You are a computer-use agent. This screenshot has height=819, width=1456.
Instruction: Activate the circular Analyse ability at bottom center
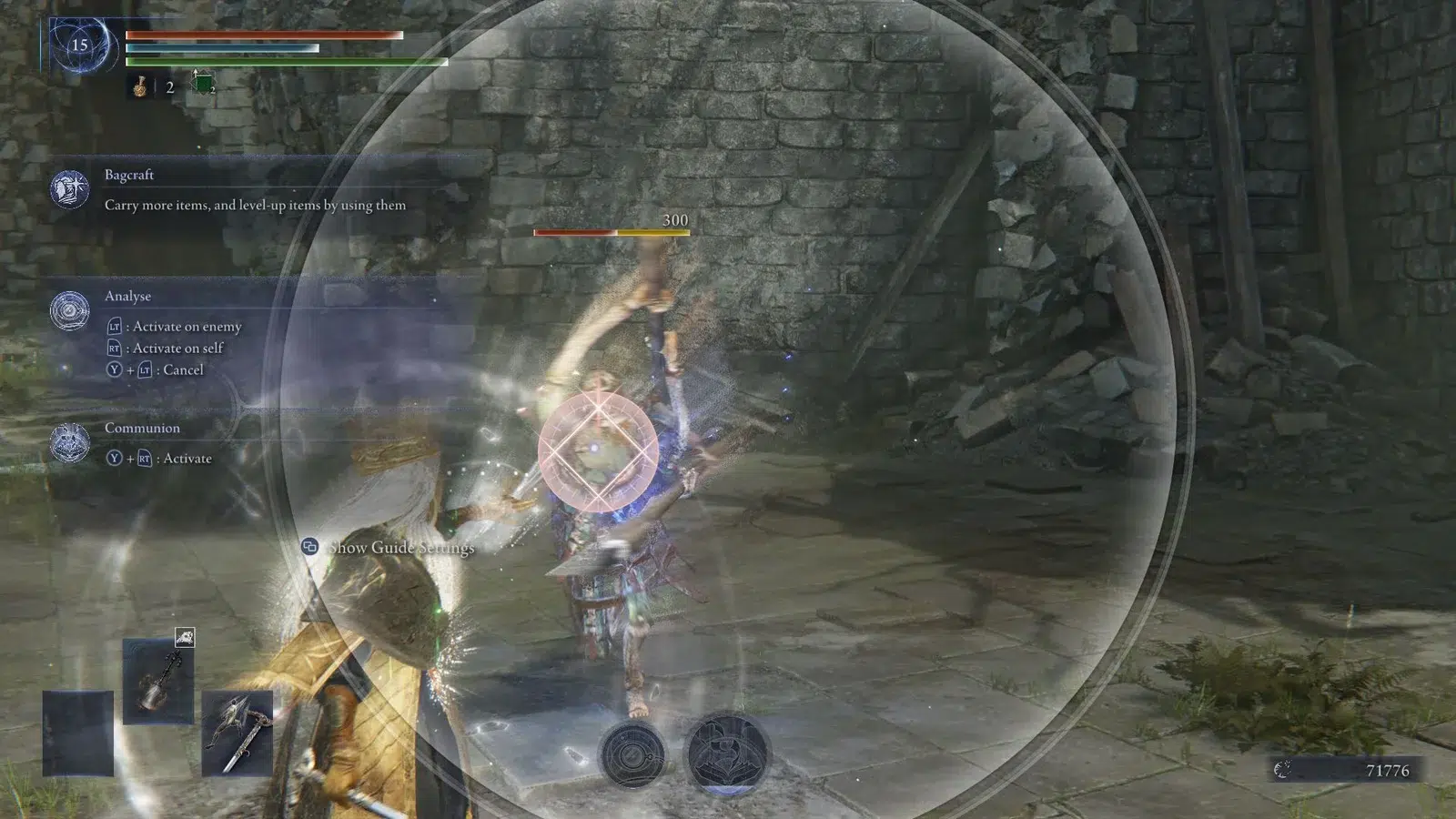click(x=632, y=754)
